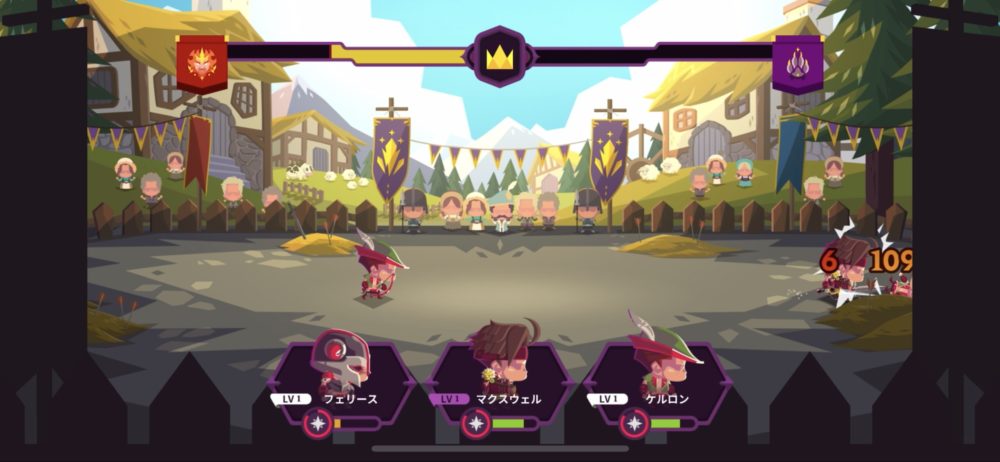Select the フェリース hero card
The height and width of the screenshot is (462, 1000).
click(x=343, y=375)
